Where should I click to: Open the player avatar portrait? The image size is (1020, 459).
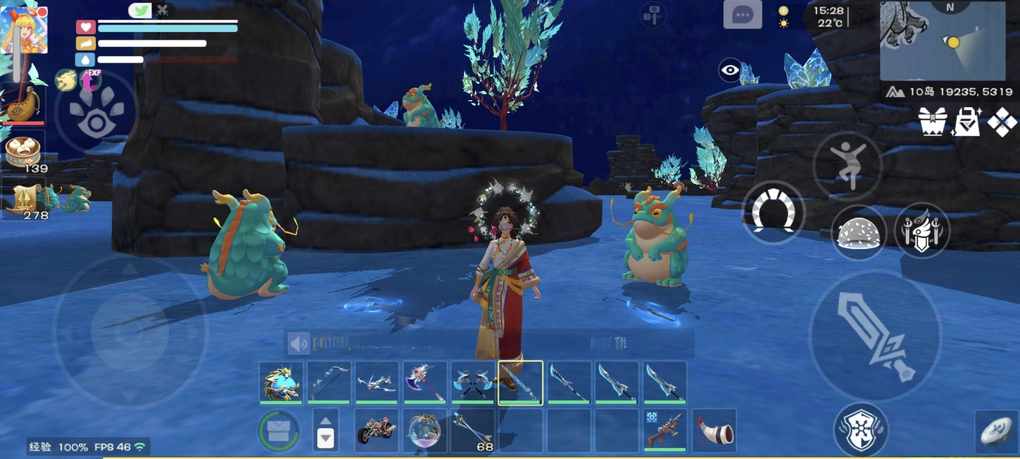[x=24, y=27]
